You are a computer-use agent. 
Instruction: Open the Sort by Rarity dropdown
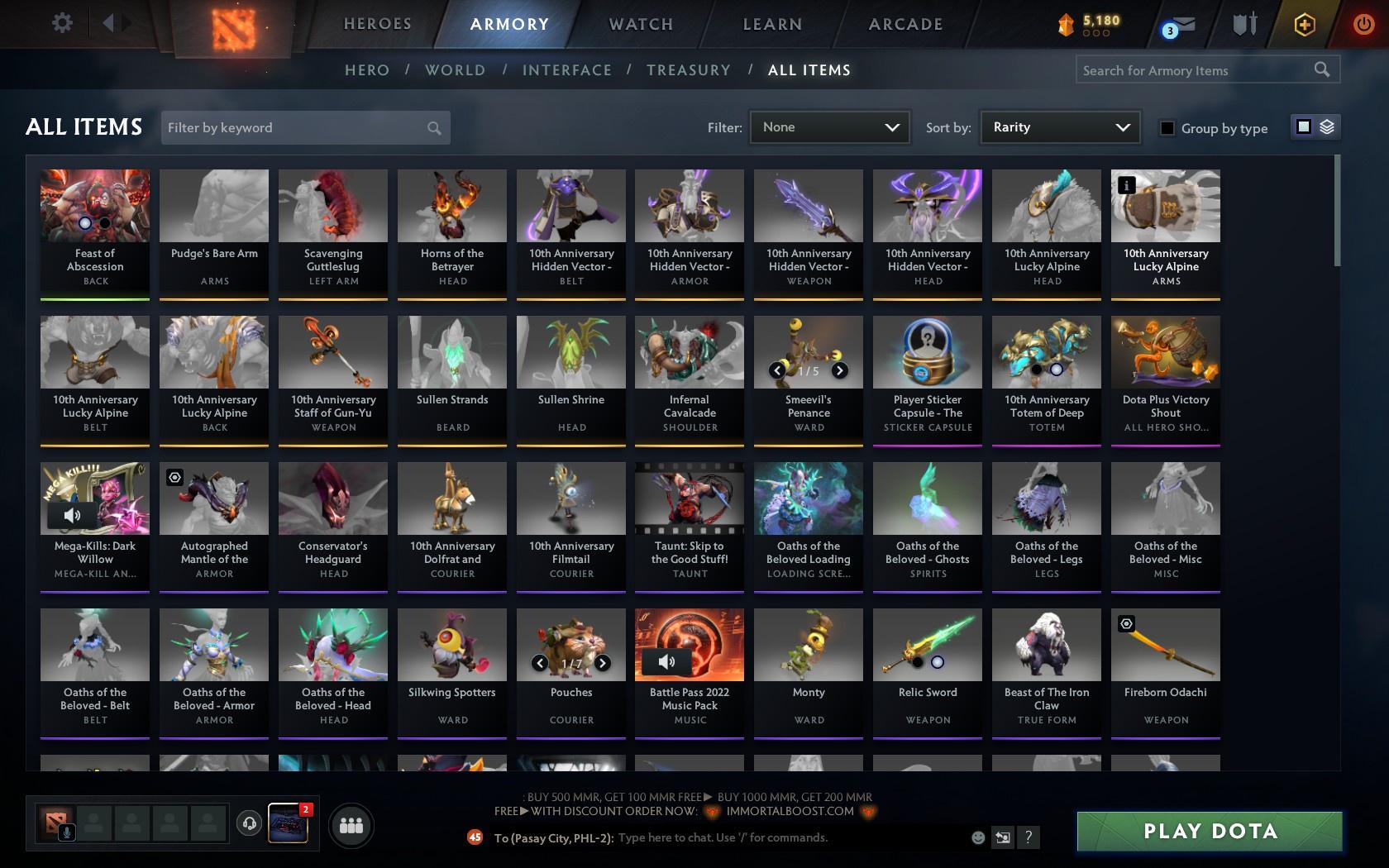(1059, 127)
